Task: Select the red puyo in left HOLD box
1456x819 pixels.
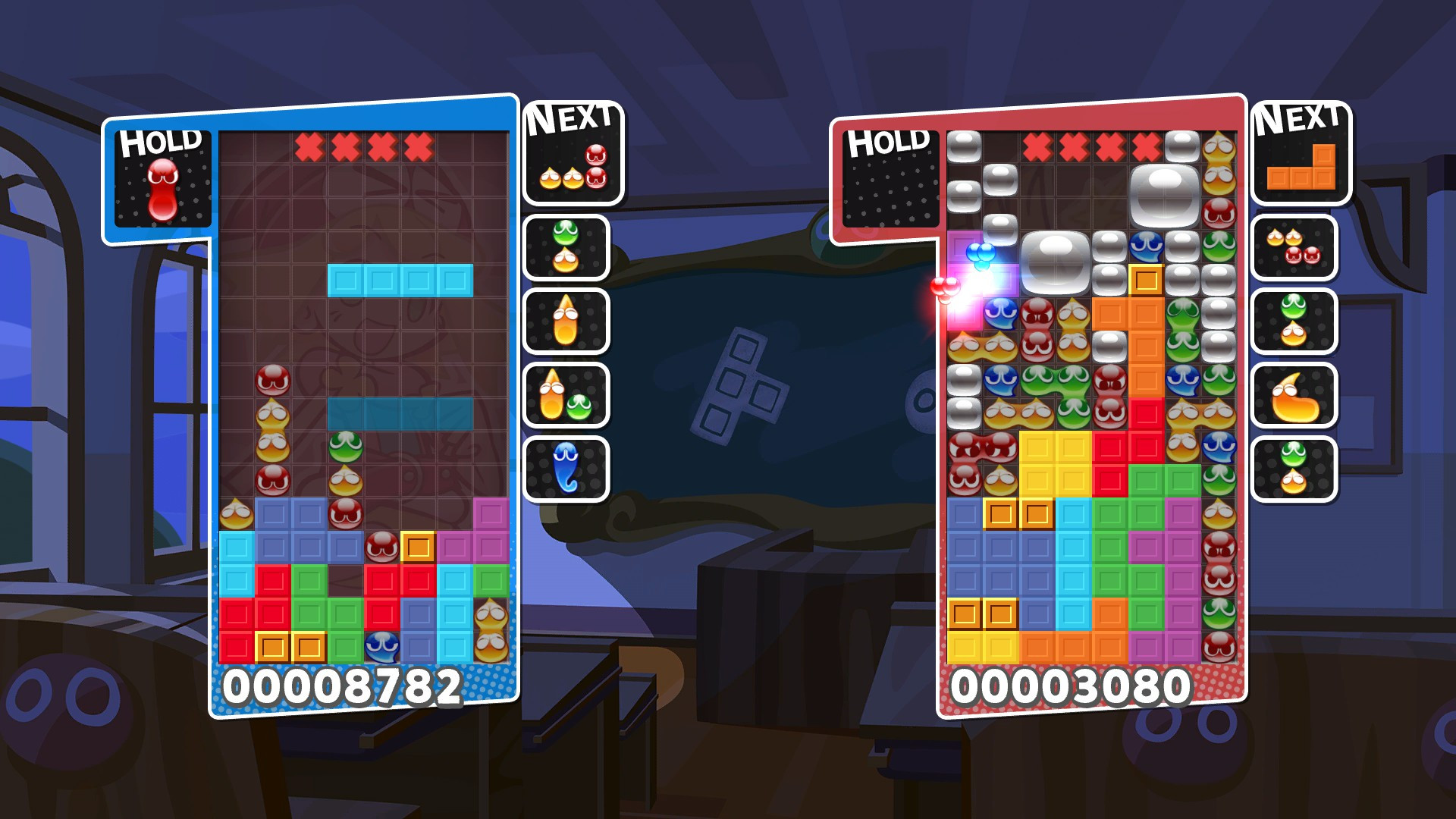Action: [x=163, y=190]
